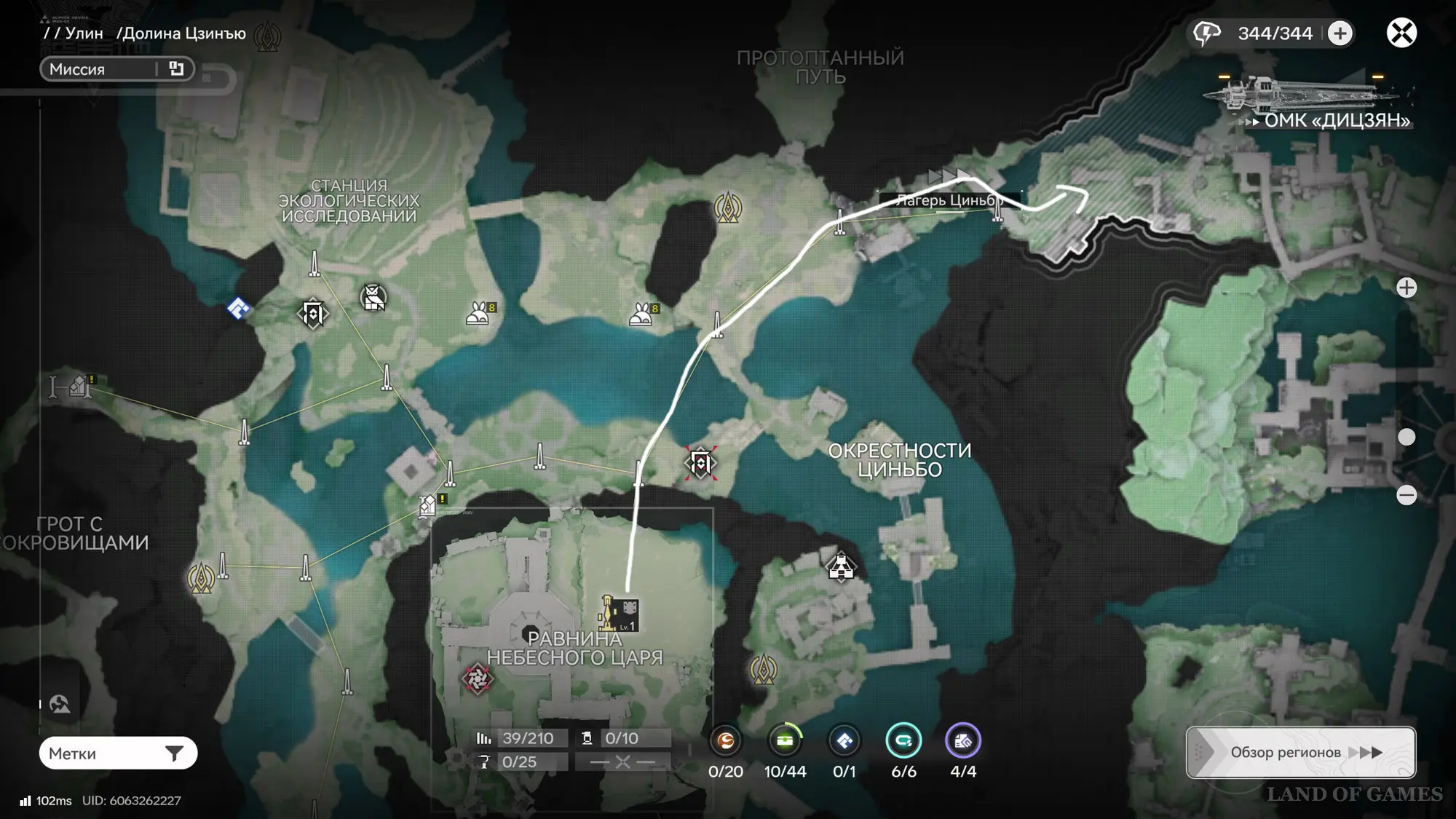Select the Lv. 1 tower marker

619,614
